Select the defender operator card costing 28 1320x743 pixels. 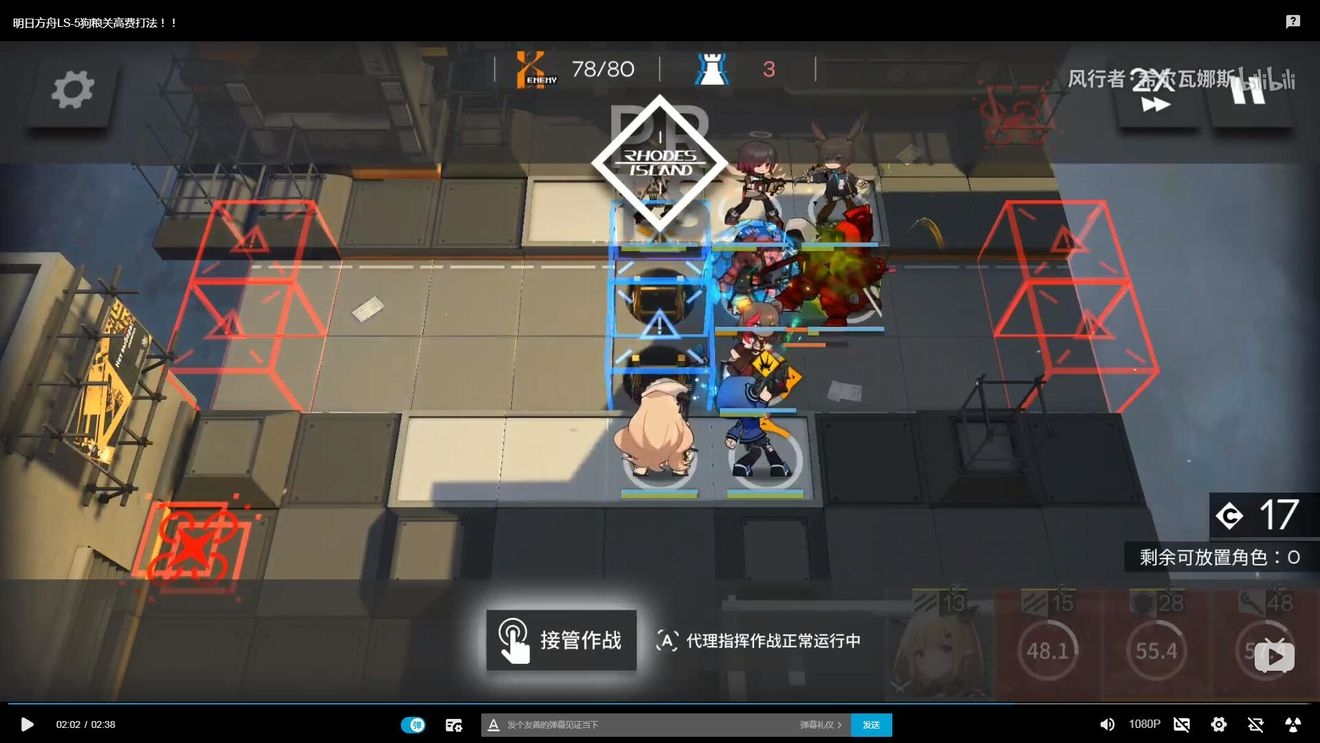1156,645
